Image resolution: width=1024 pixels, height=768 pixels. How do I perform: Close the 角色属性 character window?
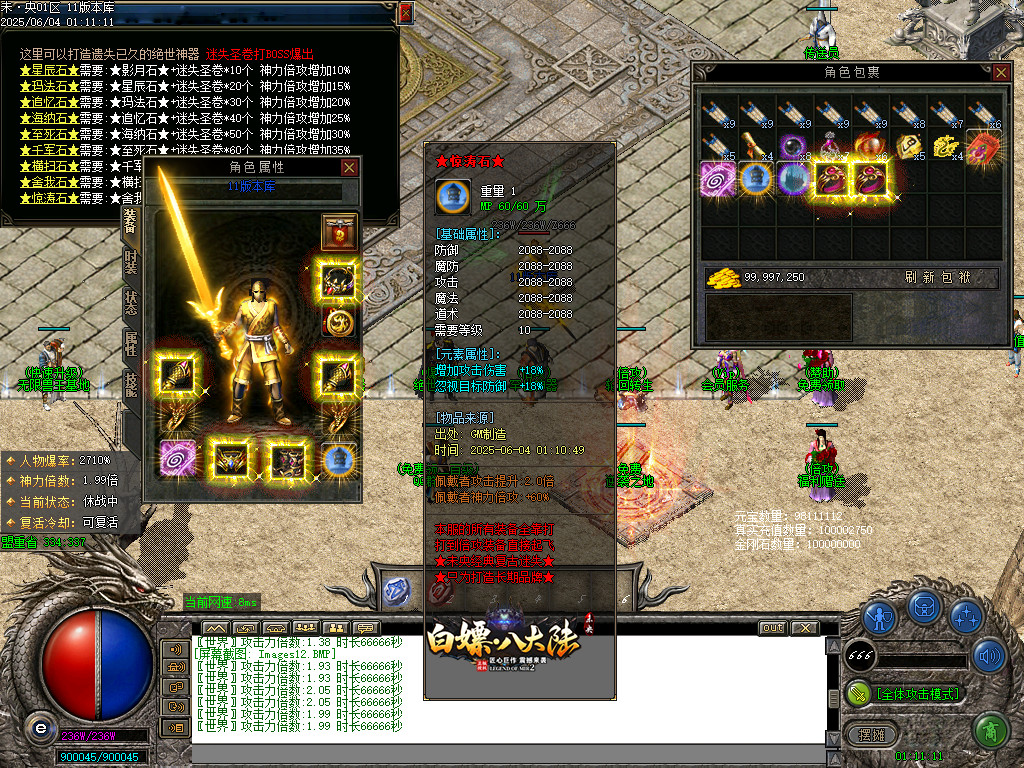point(349,168)
